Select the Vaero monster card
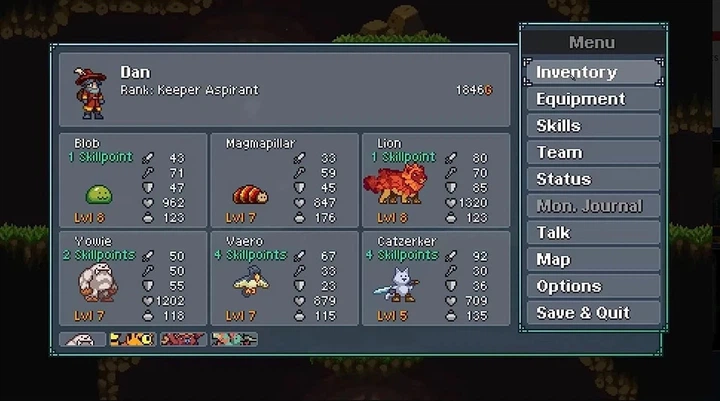The image size is (720, 401). coord(284,278)
